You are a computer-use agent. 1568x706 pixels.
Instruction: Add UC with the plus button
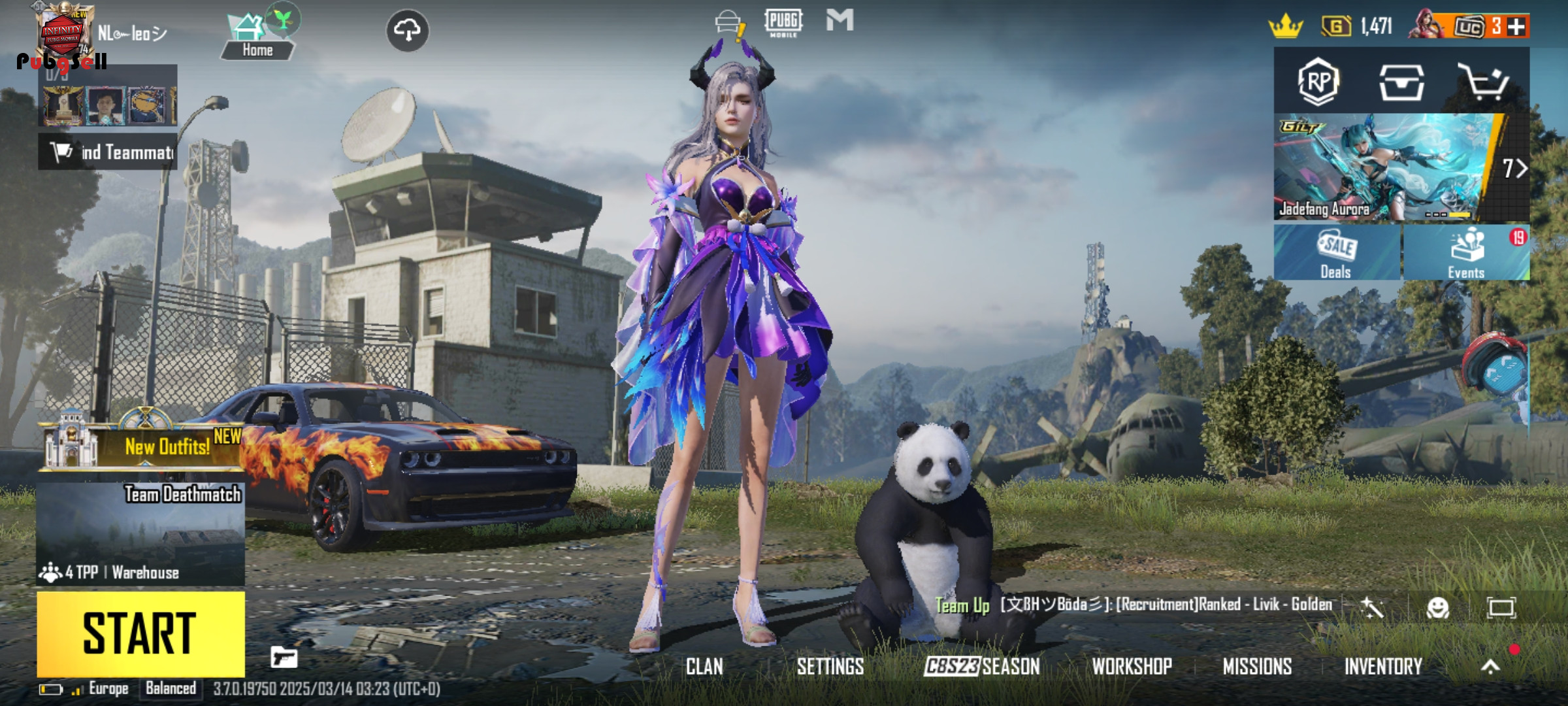click(x=1517, y=27)
